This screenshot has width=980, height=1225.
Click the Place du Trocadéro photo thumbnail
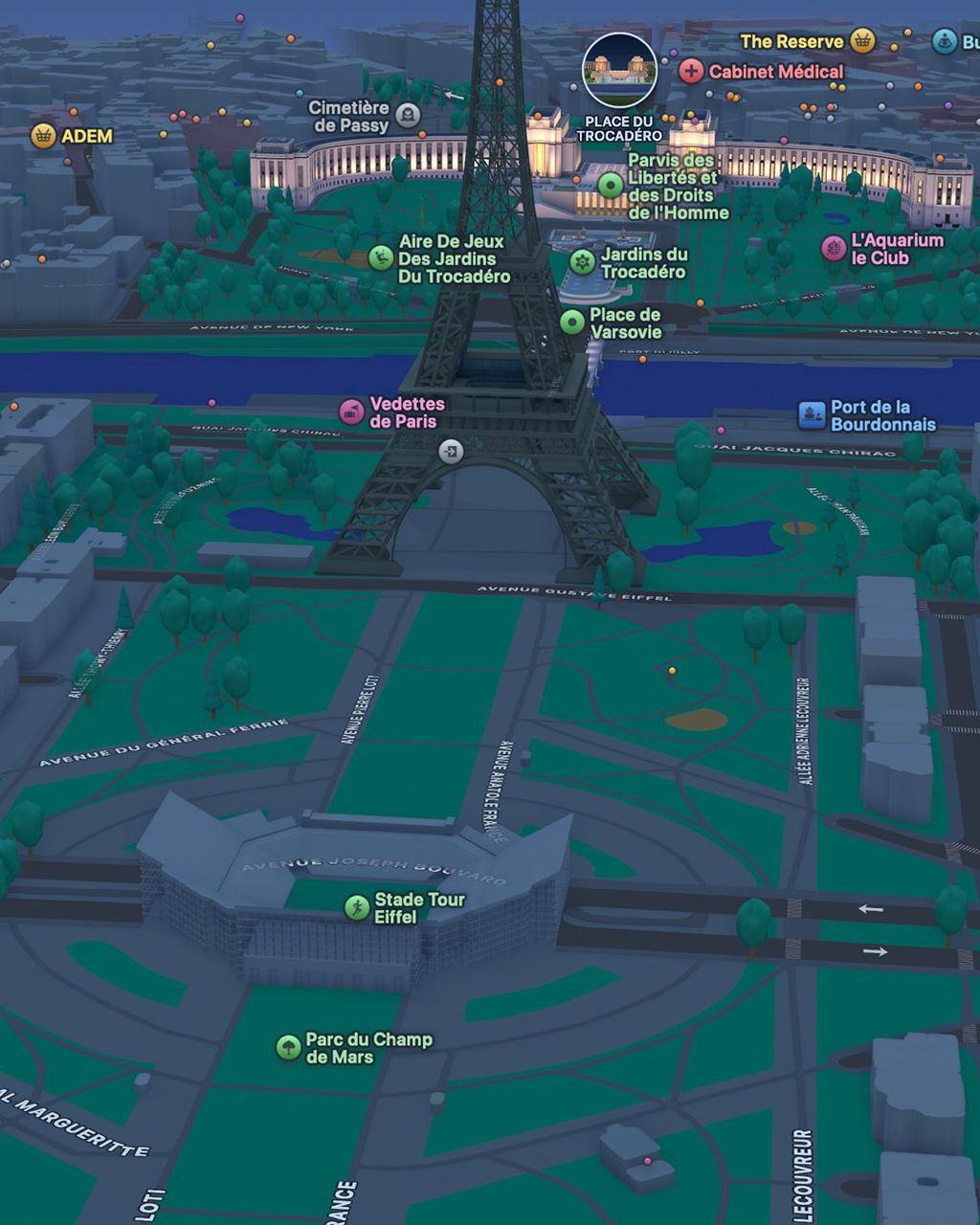pyautogui.click(x=619, y=70)
